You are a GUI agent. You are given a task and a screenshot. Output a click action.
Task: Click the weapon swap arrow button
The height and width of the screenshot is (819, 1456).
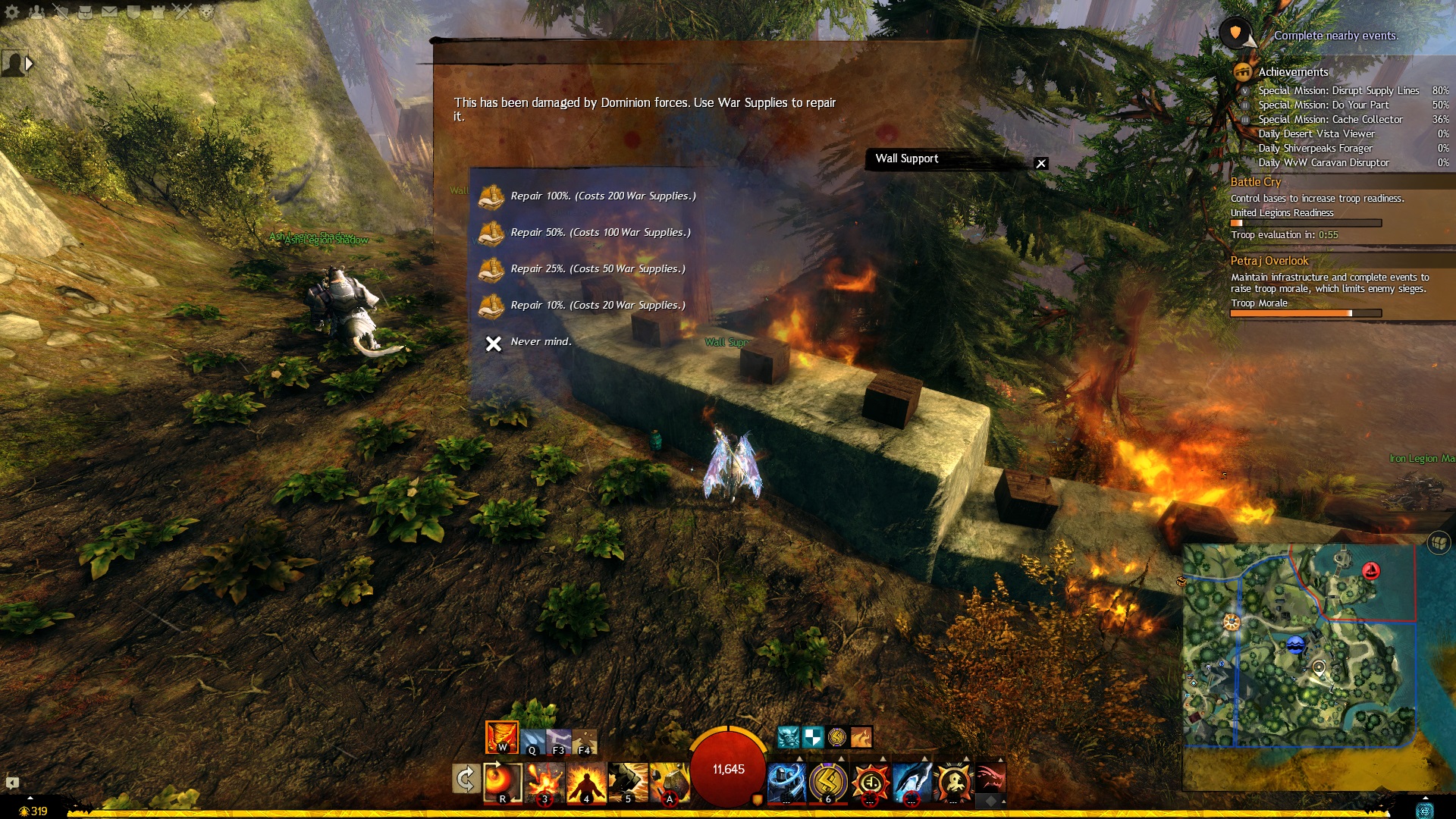point(466,779)
